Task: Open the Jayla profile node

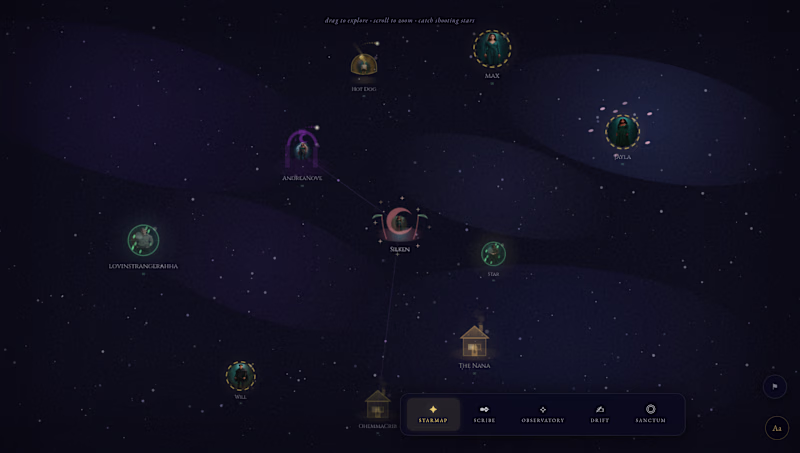Action: 622,132
